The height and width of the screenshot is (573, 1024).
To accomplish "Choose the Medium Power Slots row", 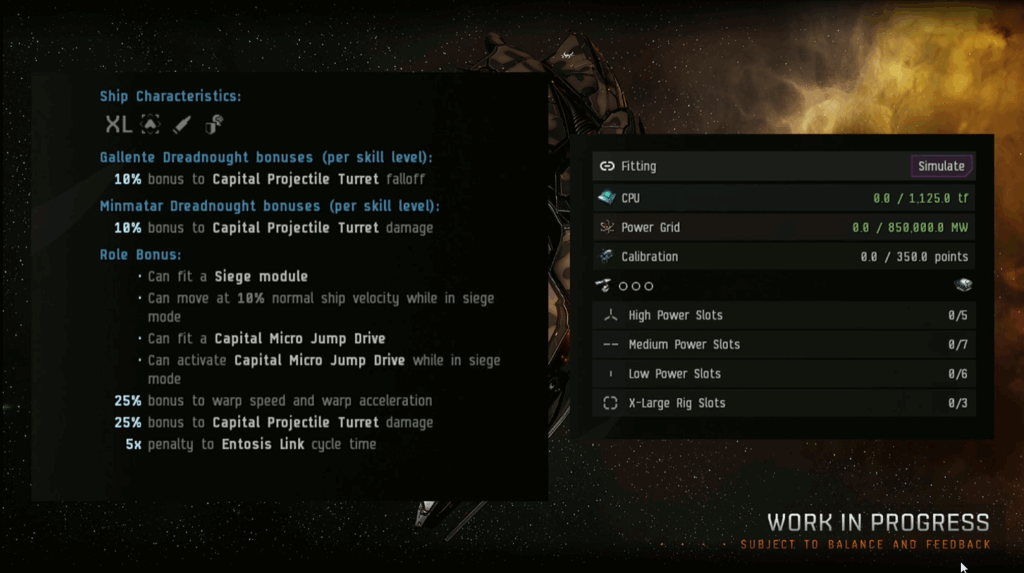I will click(x=783, y=344).
